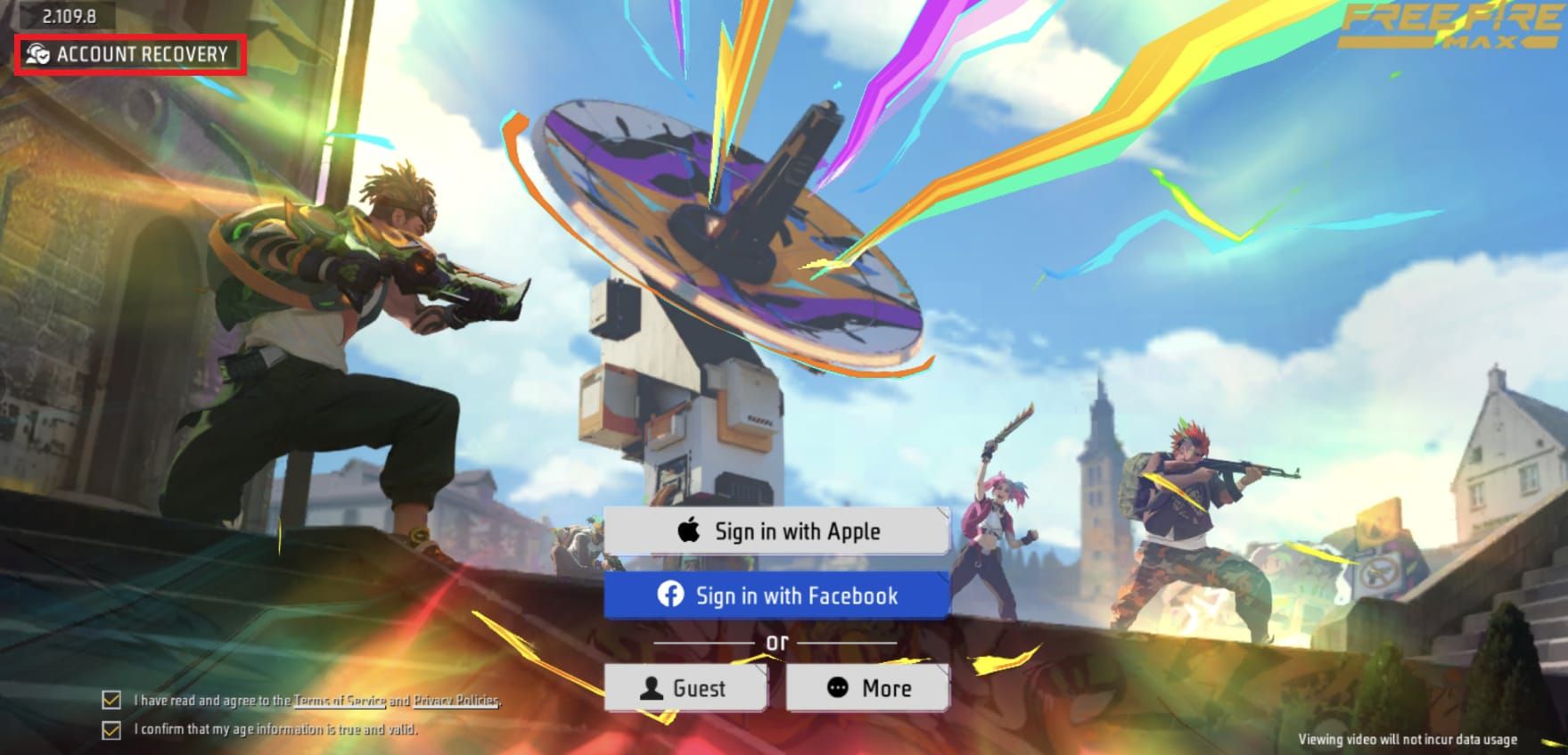Choose Sign in with Facebook
This screenshot has height=755, width=1568.
click(776, 595)
